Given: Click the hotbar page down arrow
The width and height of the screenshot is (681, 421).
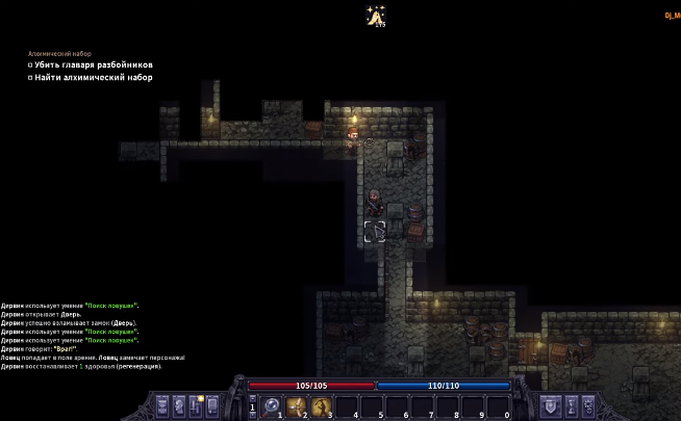Looking at the screenshot, I should click(252, 413).
